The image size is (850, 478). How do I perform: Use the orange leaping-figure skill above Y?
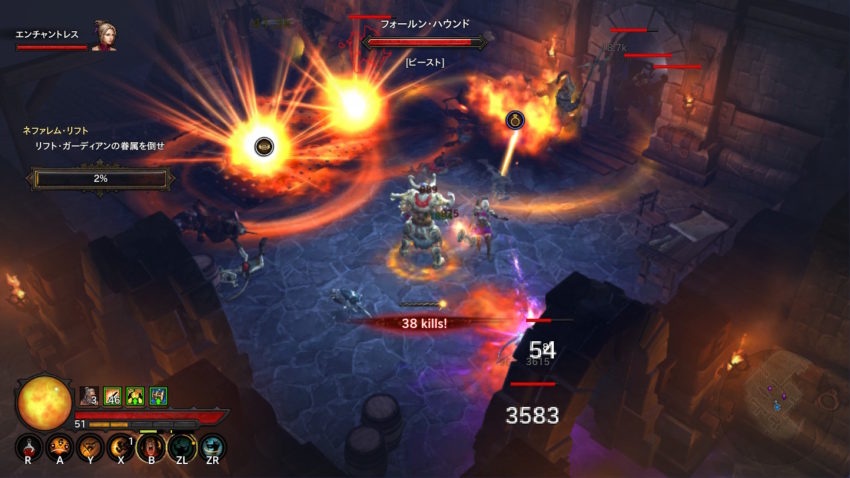click(x=90, y=447)
